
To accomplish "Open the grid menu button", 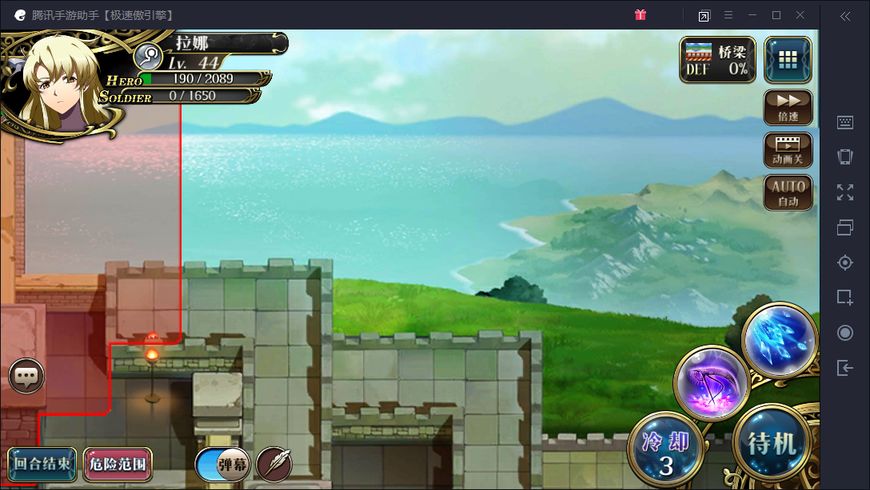I will pos(788,59).
